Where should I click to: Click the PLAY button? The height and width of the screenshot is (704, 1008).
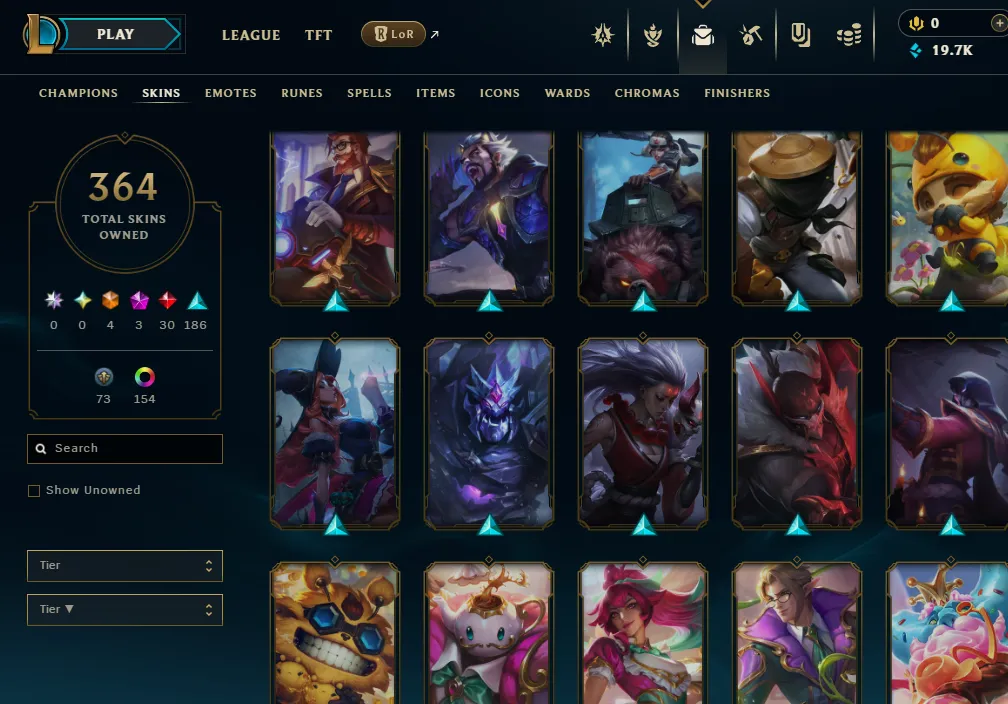tap(117, 34)
